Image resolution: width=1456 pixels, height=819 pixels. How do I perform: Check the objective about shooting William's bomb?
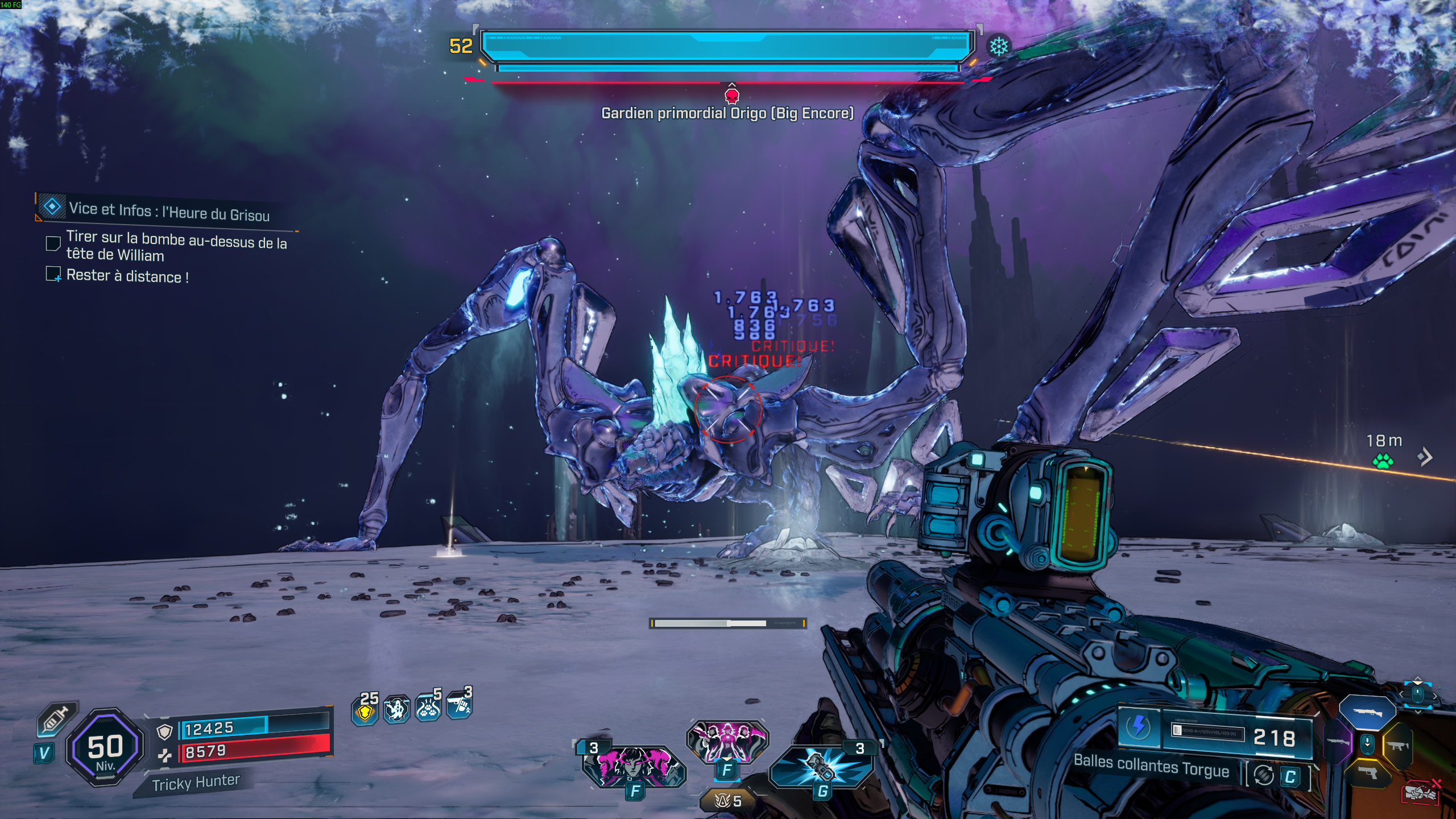tap(54, 243)
